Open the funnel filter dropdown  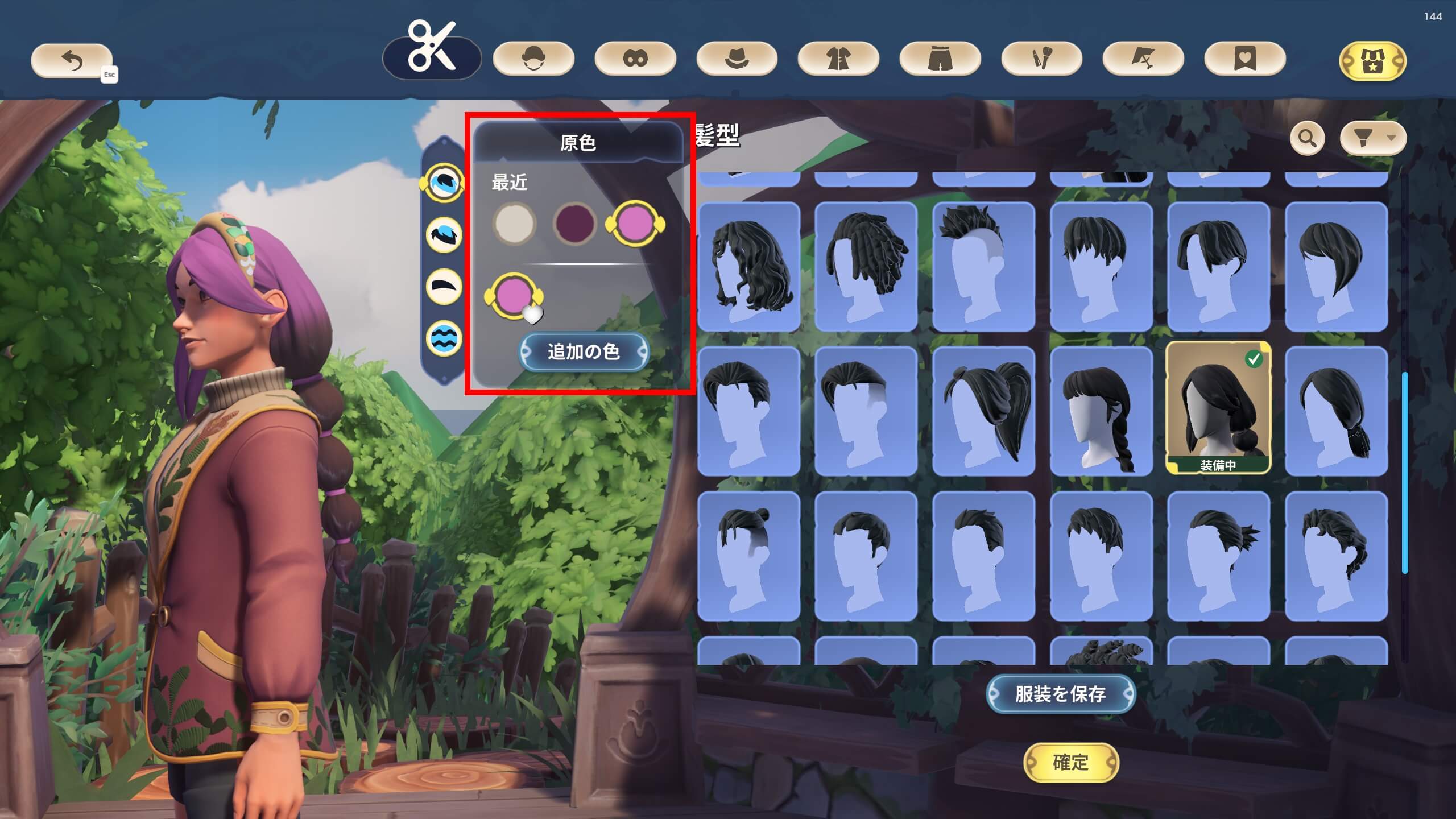tap(1373, 138)
